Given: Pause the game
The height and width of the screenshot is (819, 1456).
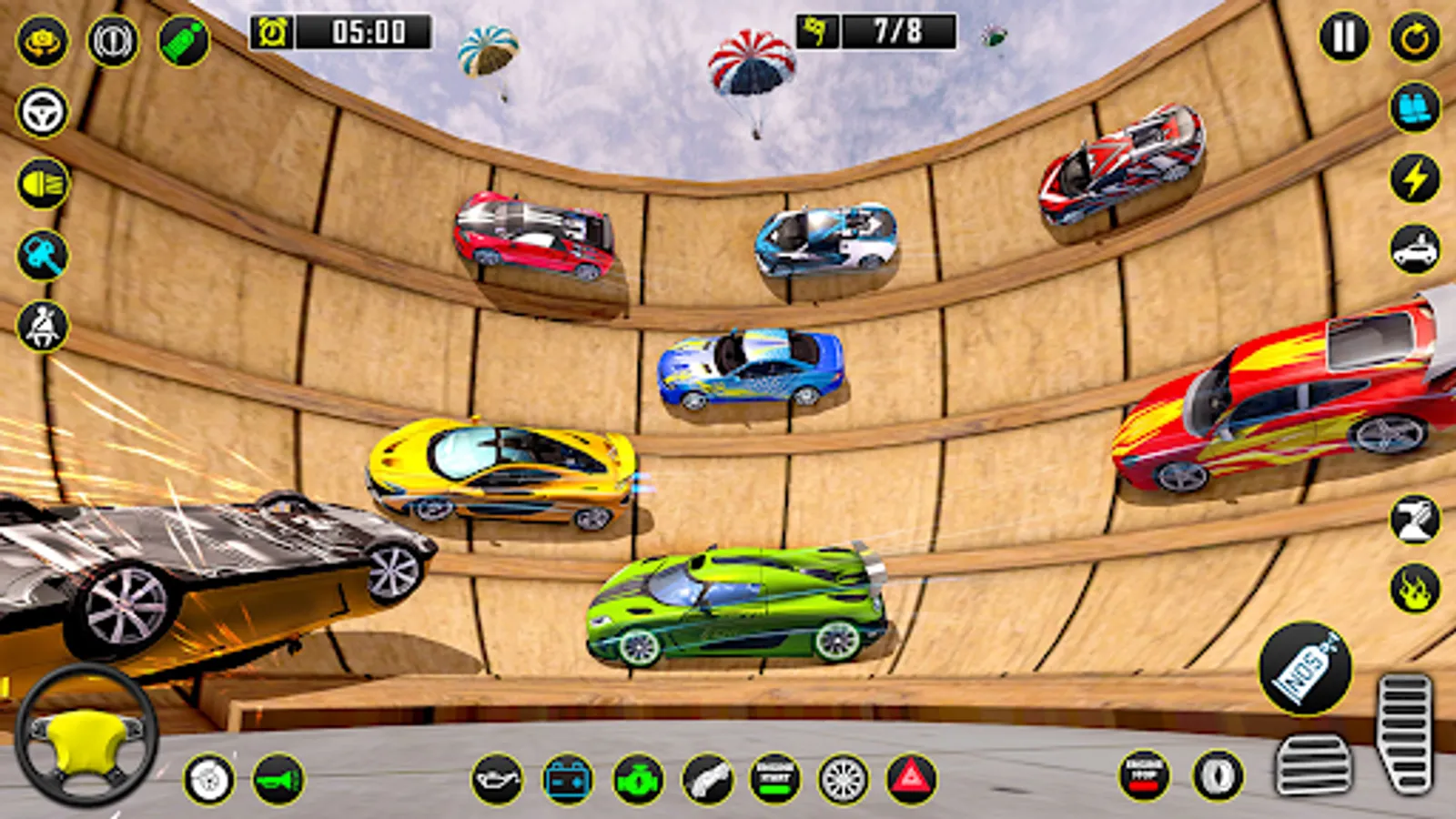Looking at the screenshot, I should (1344, 38).
